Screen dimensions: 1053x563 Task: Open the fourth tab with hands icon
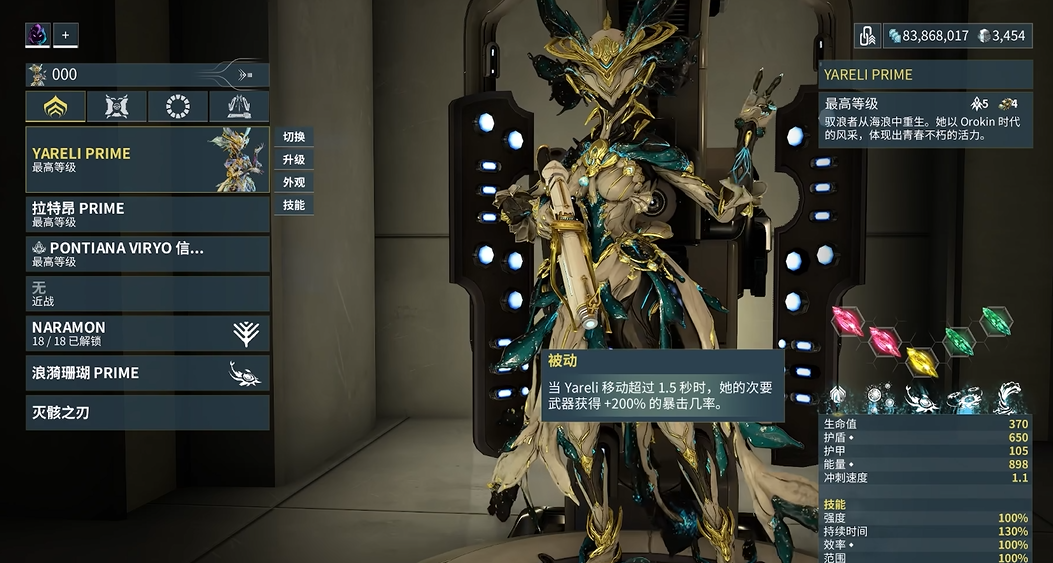(239, 107)
